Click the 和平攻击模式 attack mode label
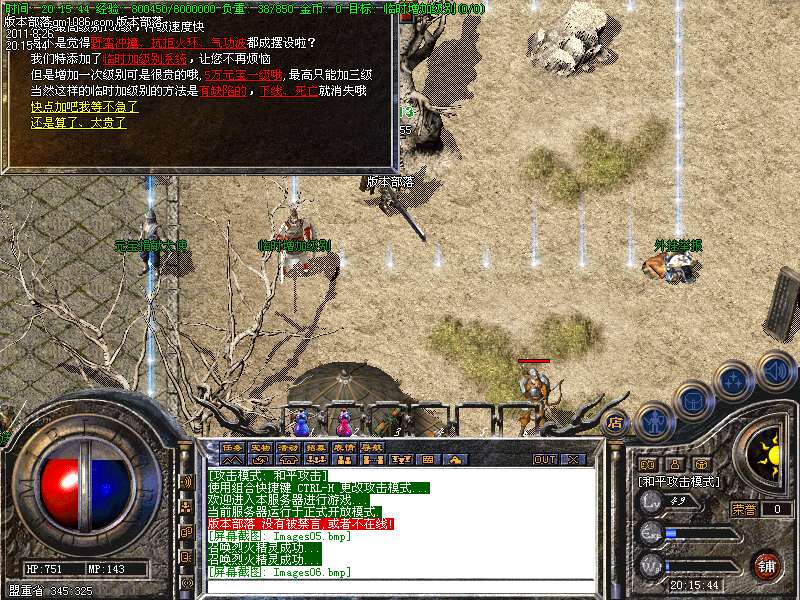 pyautogui.click(x=679, y=481)
